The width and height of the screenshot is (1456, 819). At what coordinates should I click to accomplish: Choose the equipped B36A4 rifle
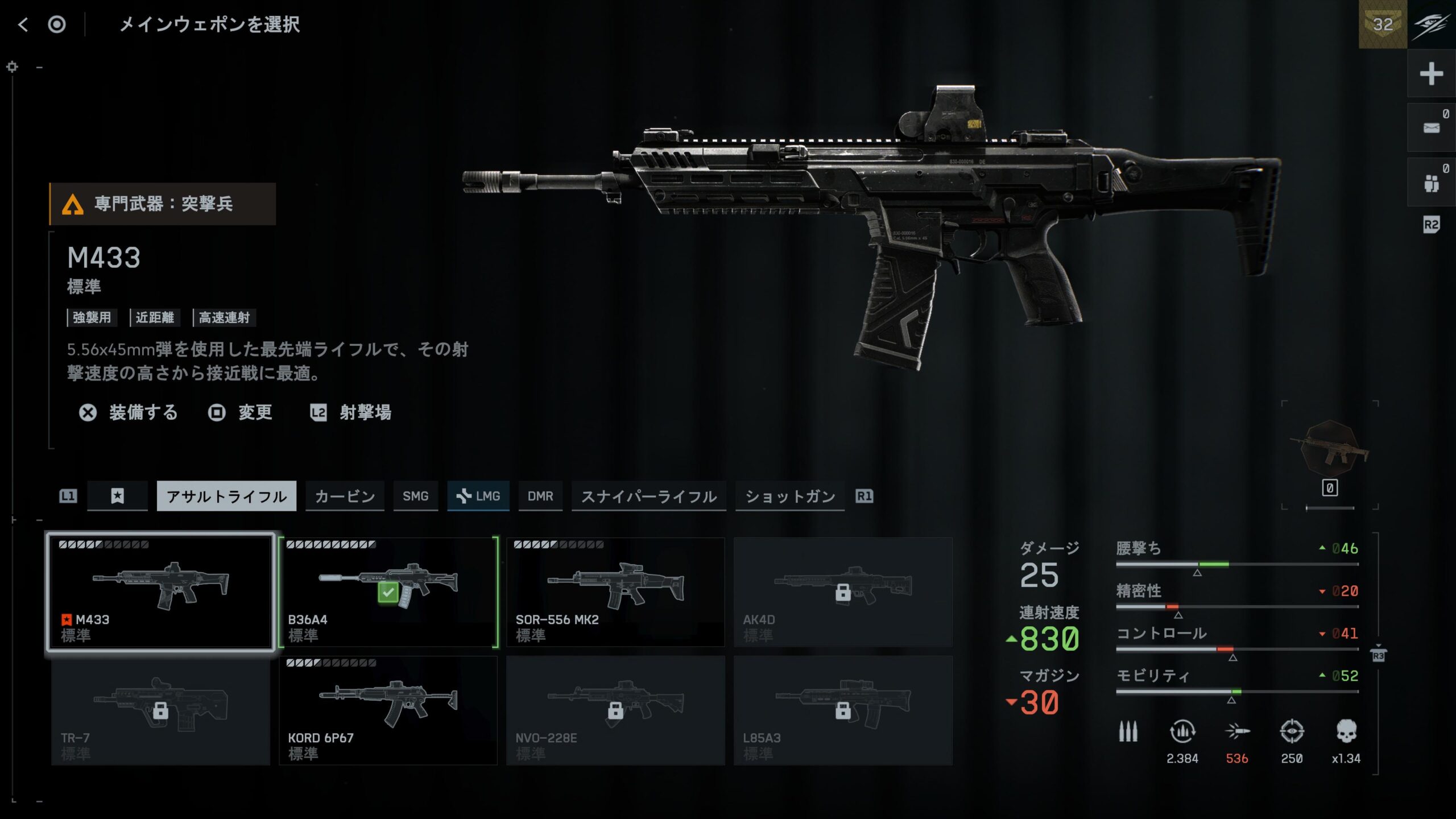[388, 591]
